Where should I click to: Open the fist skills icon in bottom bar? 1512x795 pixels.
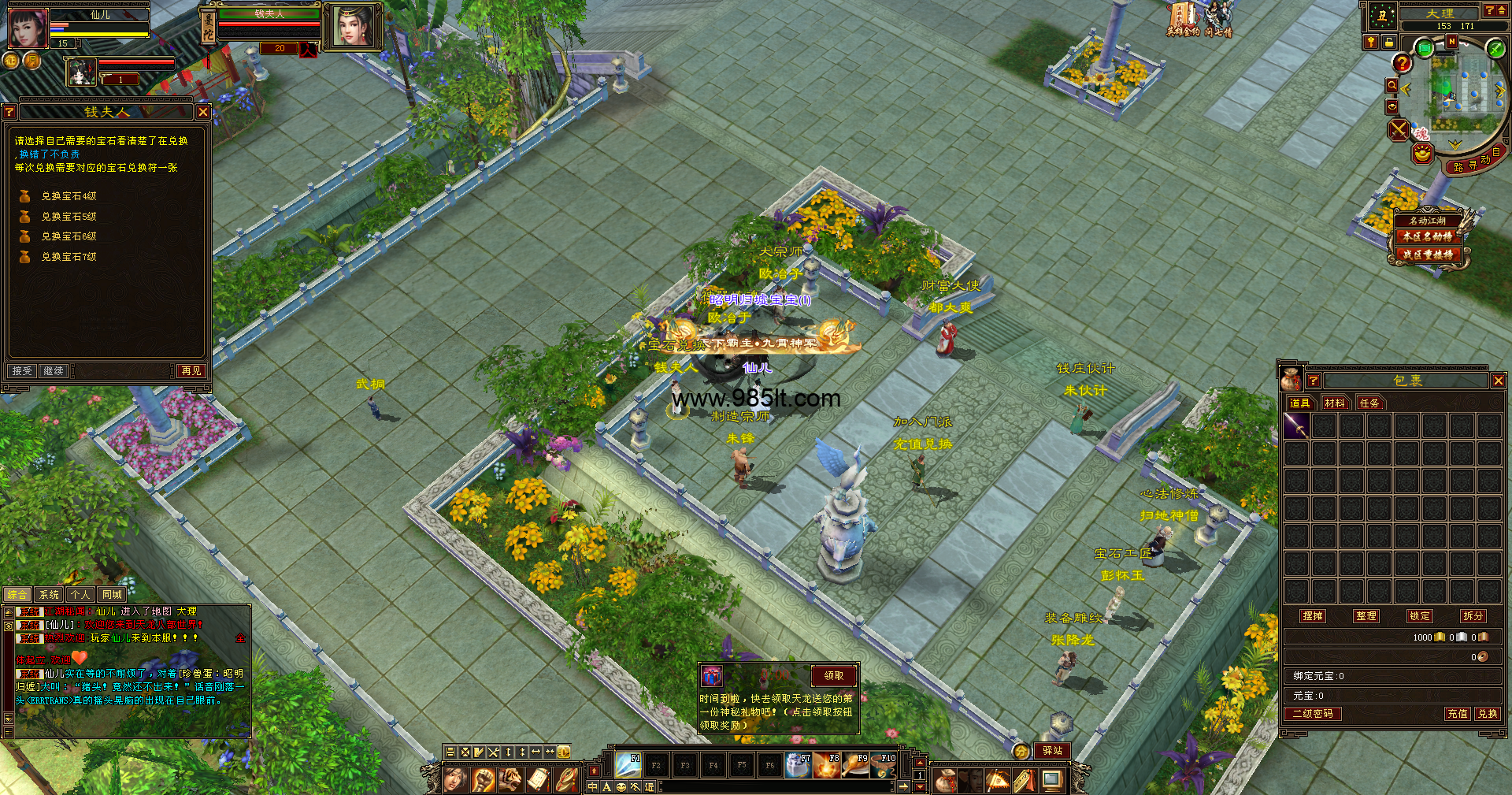tap(484, 780)
